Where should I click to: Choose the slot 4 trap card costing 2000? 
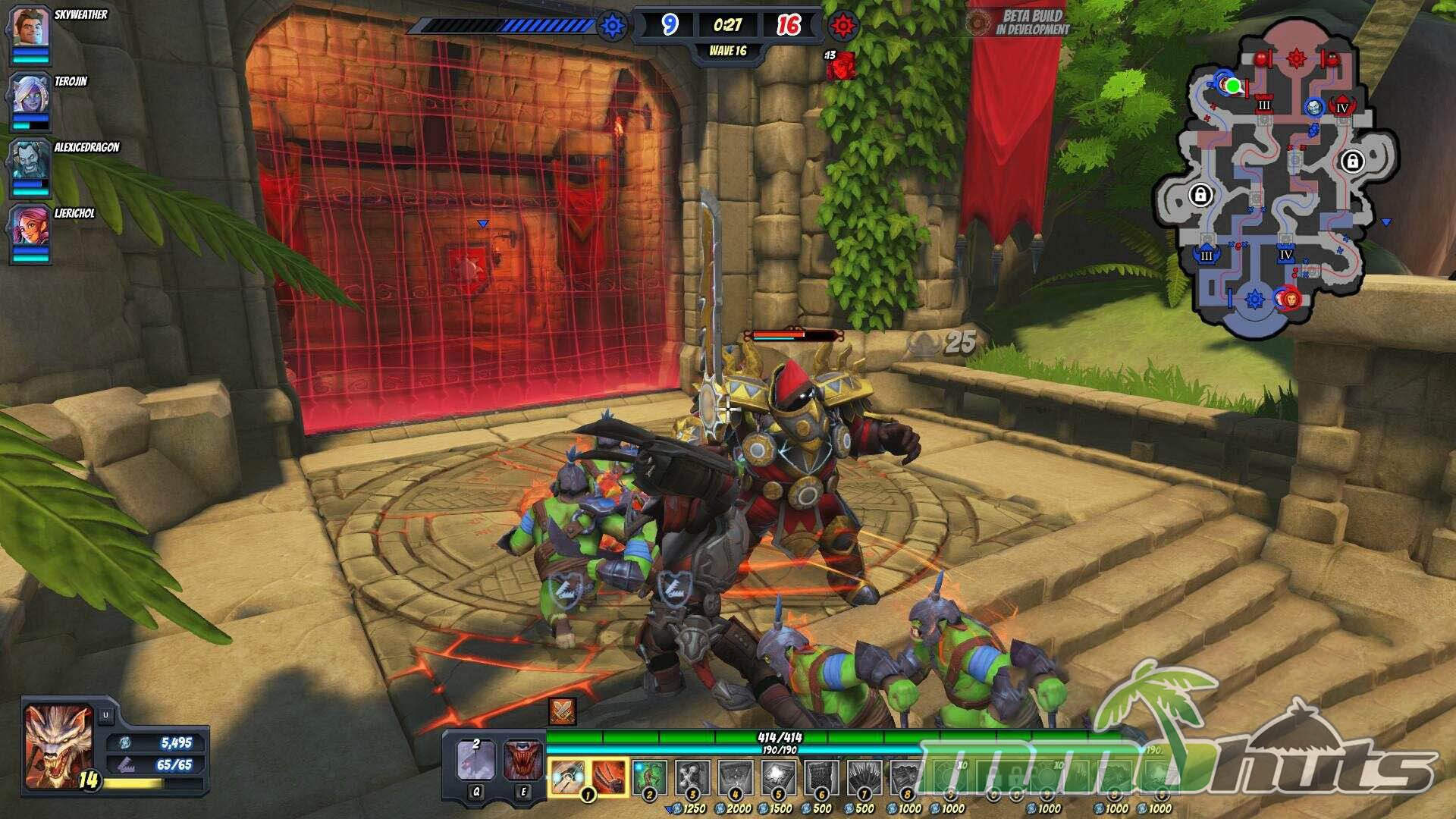[735, 777]
